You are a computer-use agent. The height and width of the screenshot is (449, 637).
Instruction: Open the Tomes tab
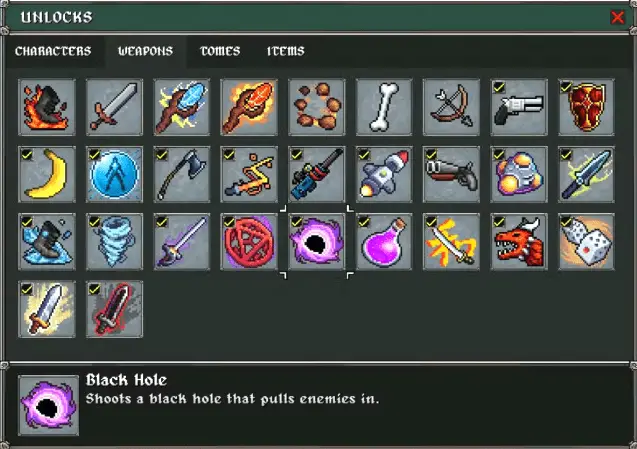pyautogui.click(x=219, y=51)
